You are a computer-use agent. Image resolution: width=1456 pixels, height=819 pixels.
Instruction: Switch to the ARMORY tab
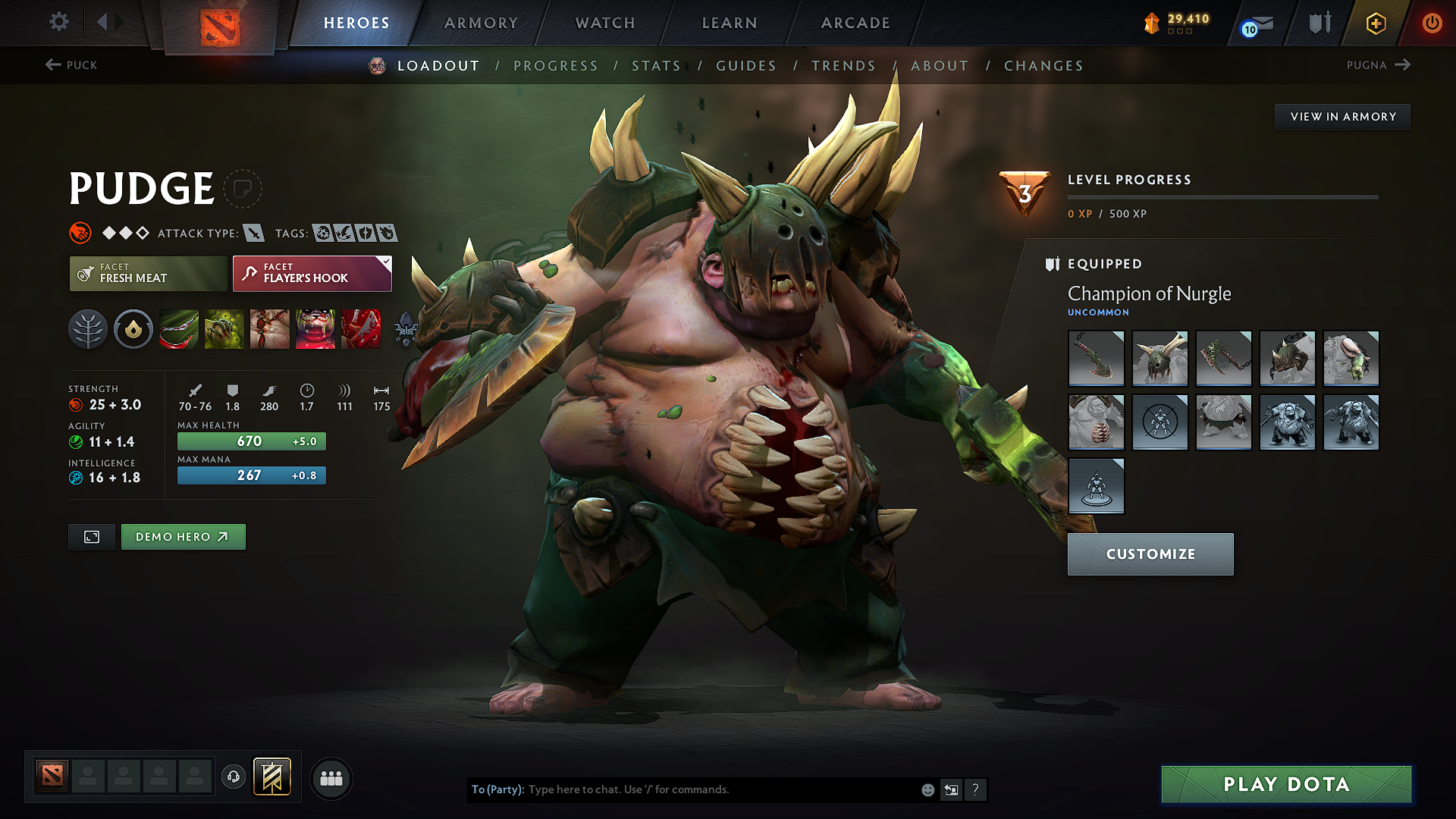pos(480,23)
